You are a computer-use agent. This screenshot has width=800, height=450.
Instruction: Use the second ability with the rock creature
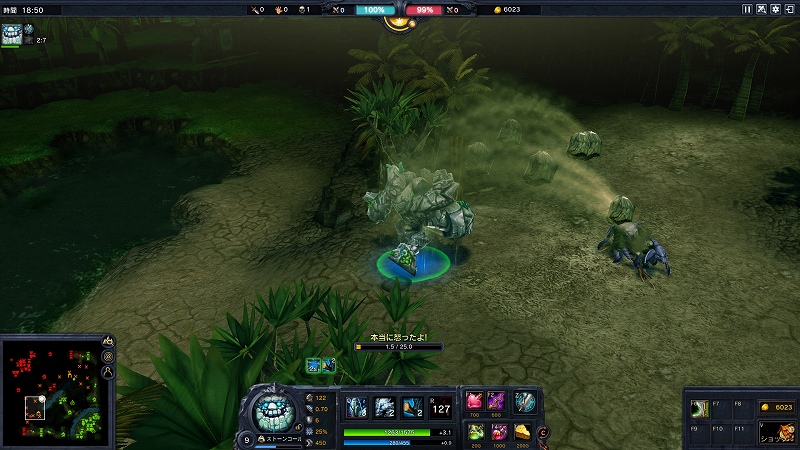385,407
